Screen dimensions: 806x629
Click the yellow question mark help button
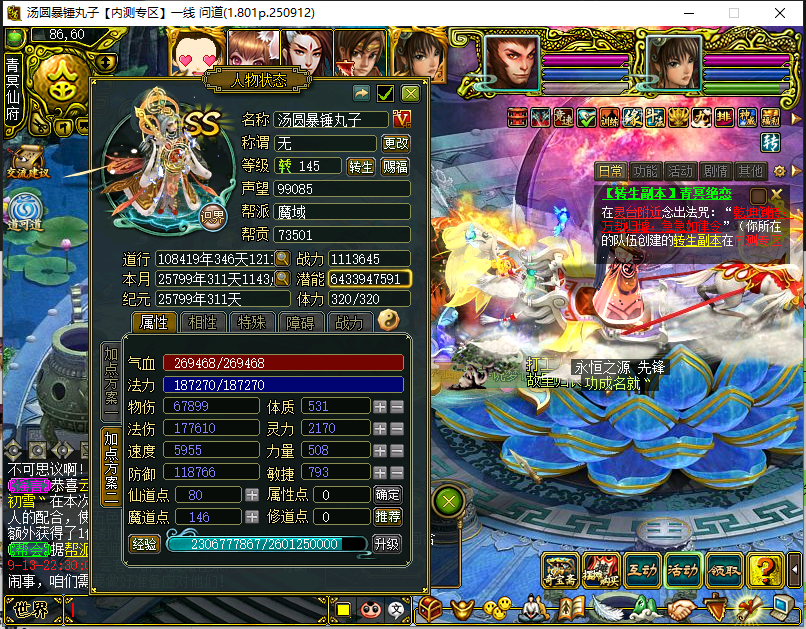coord(765,570)
